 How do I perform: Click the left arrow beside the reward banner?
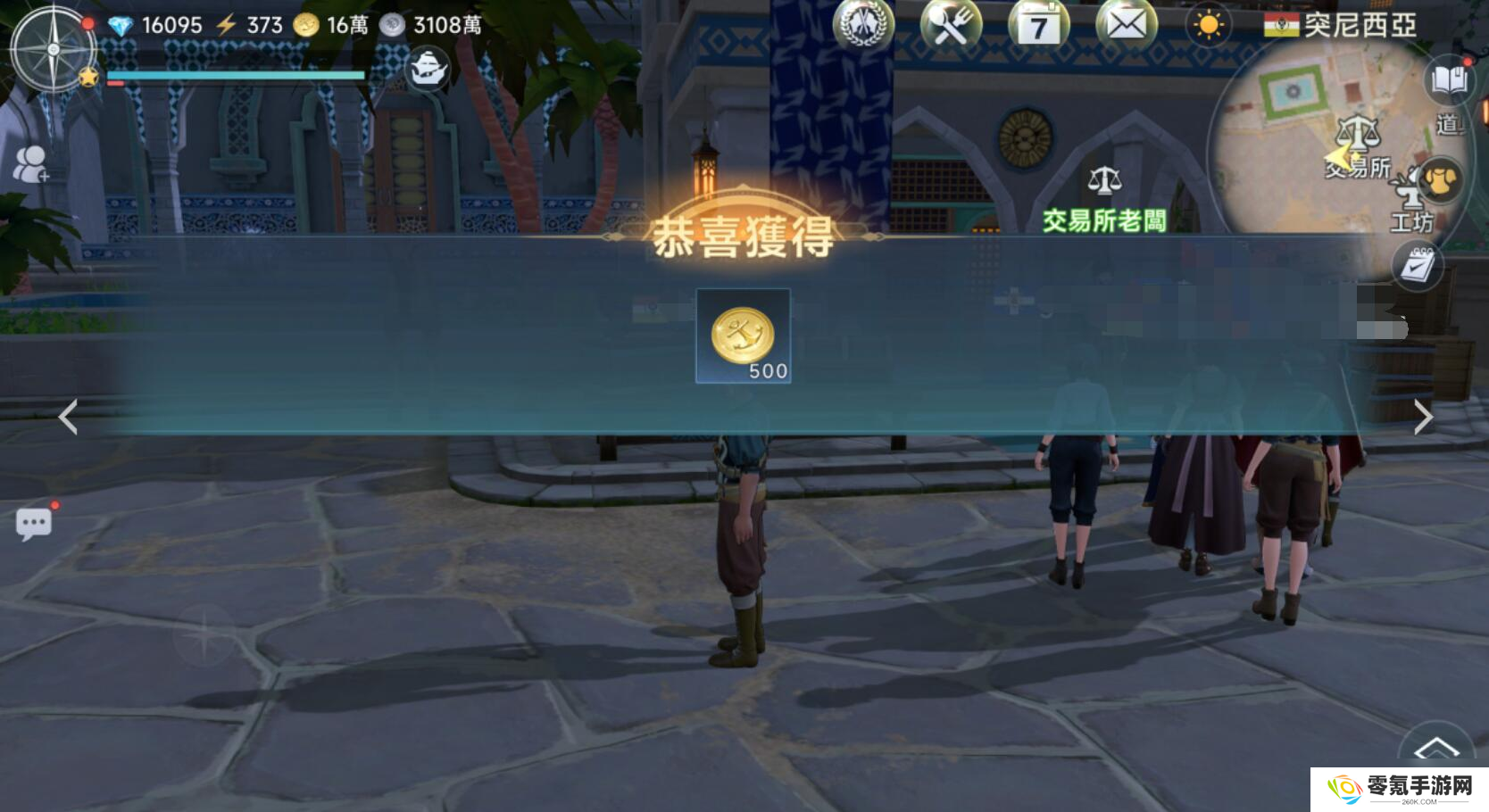tap(67, 418)
